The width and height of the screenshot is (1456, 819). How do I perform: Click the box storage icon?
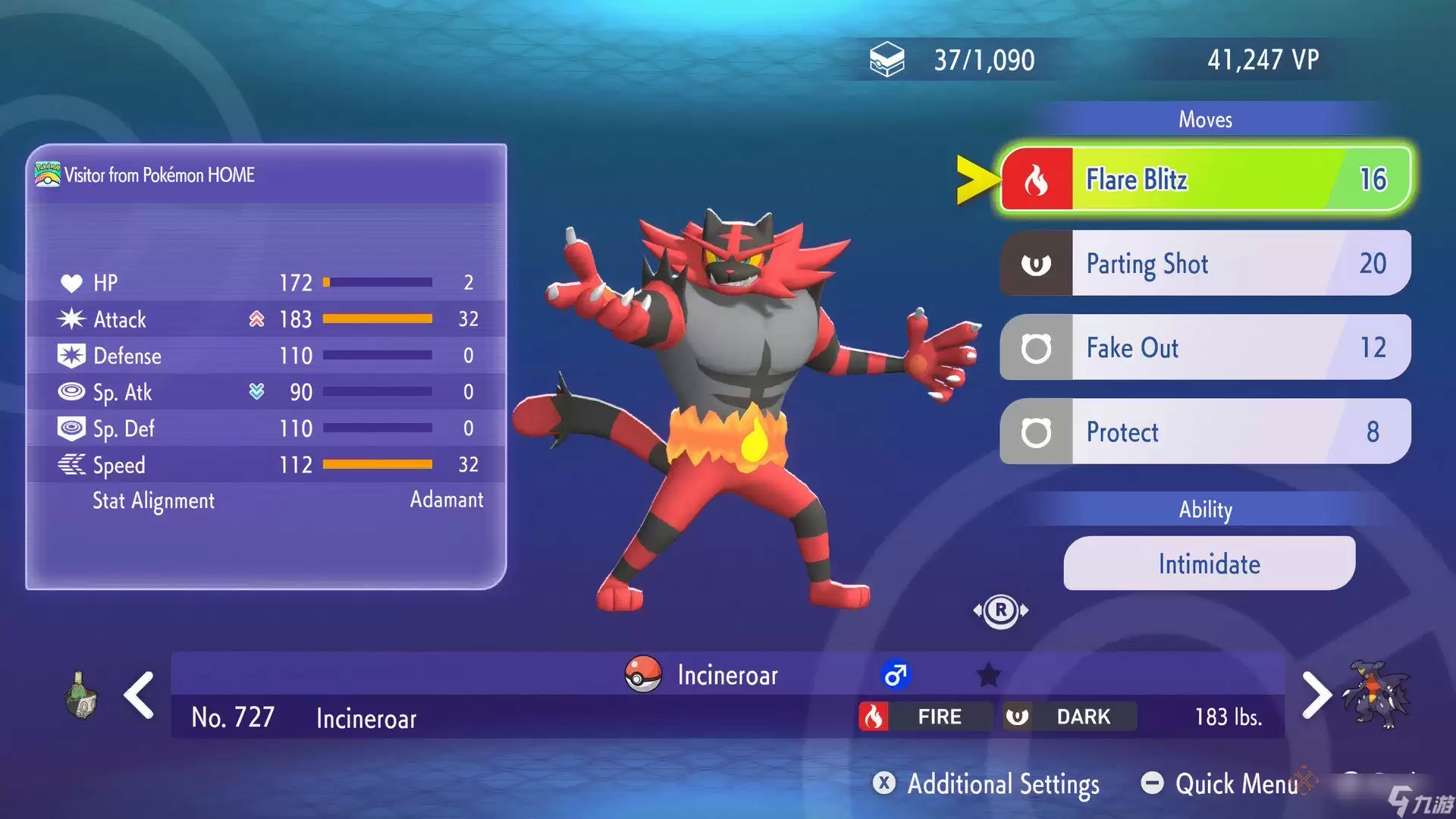(x=886, y=60)
